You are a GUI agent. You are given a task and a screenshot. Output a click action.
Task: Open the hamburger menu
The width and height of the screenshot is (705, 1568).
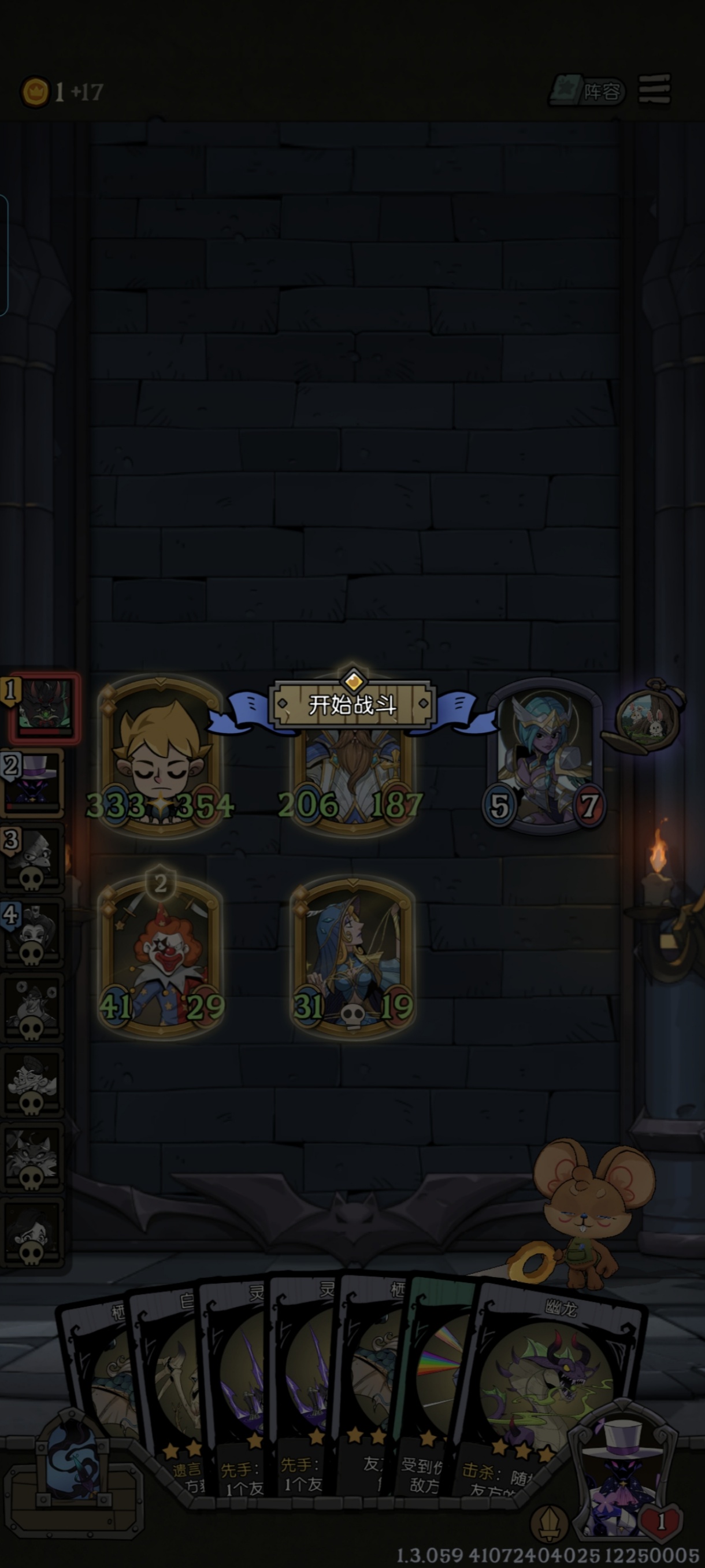click(x=654, y=90)
